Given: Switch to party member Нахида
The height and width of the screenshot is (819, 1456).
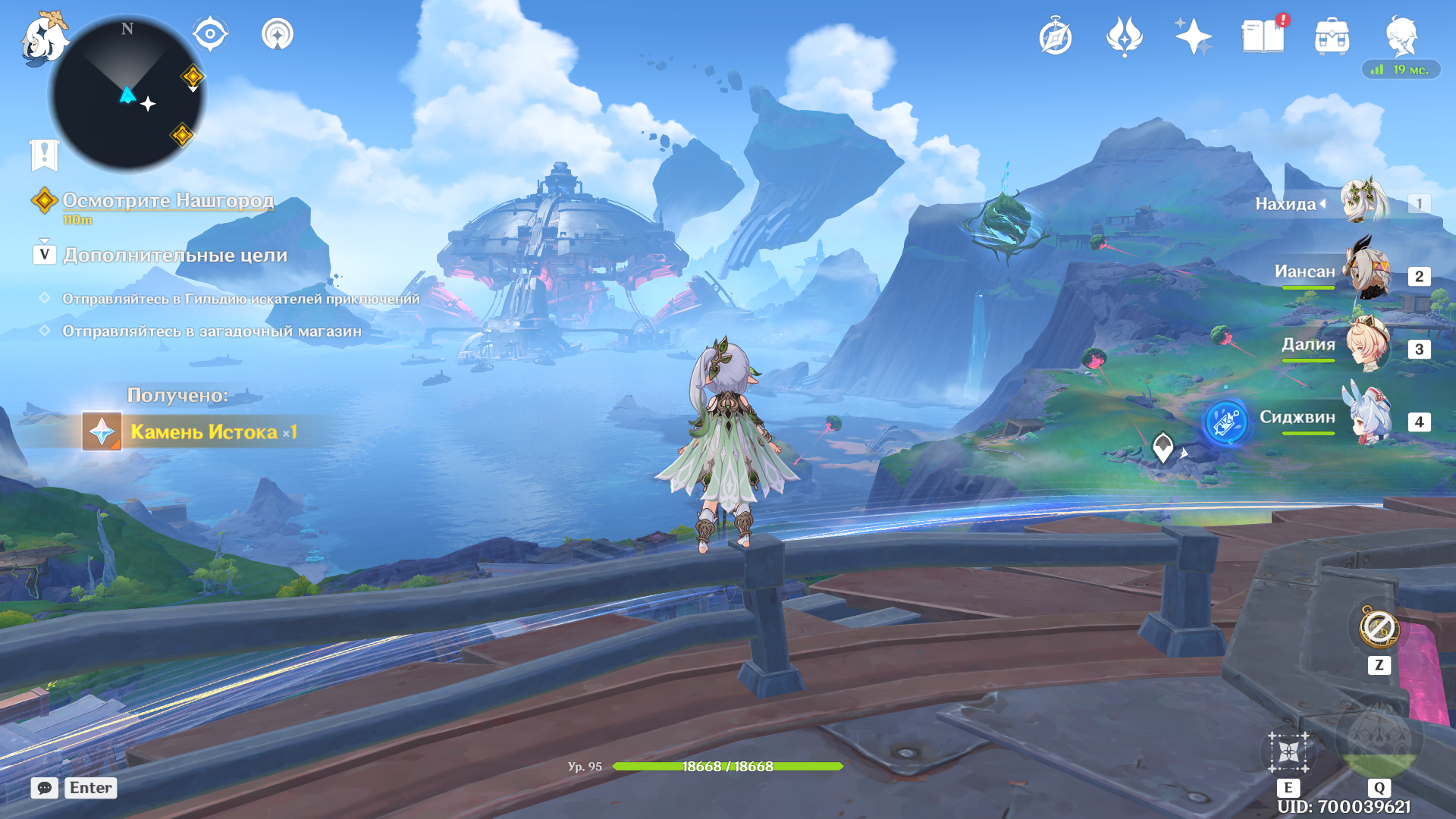Looking at the screenshot, I should (x=1365, y=202).
